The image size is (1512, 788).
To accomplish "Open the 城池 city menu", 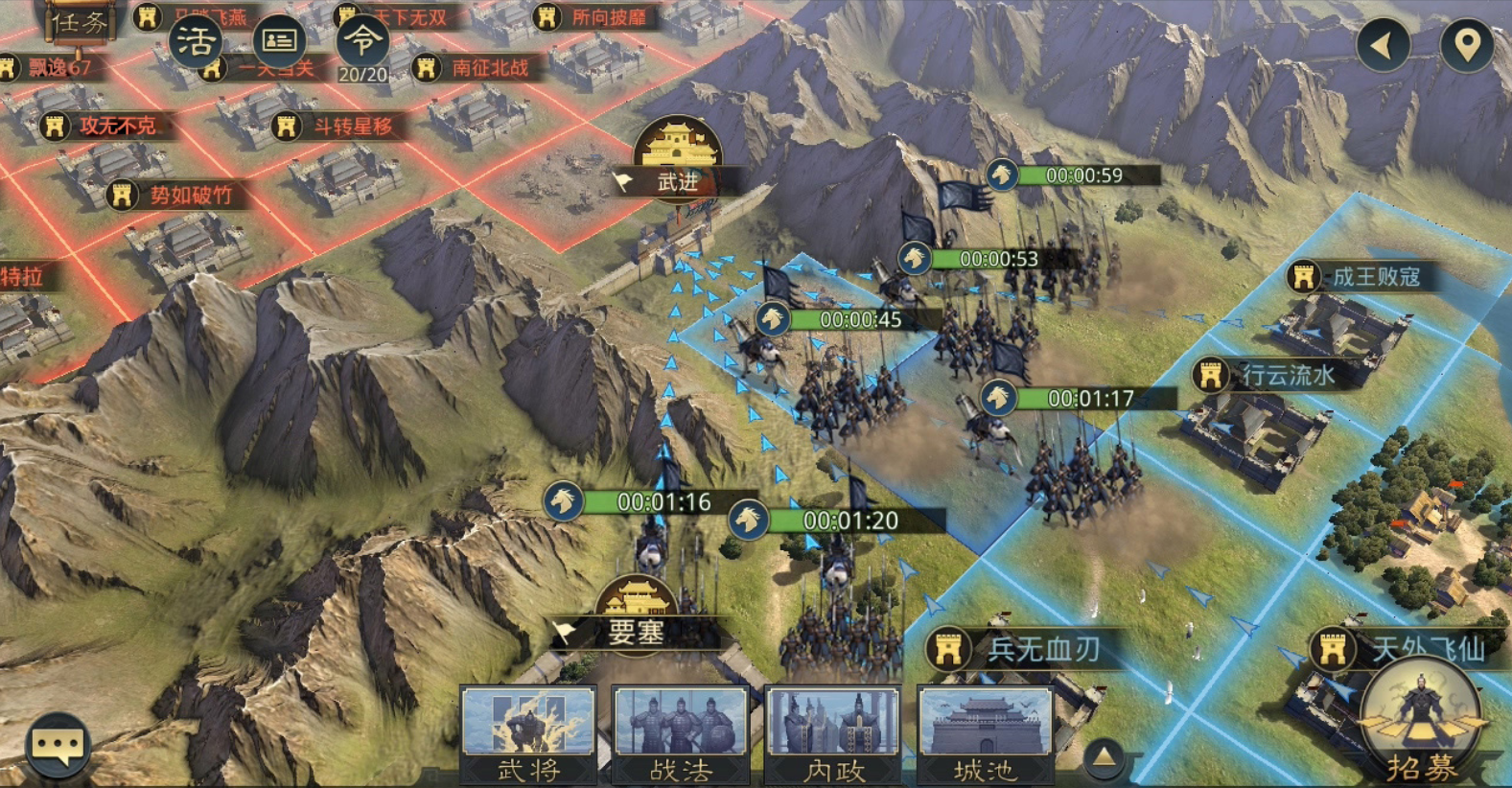I will 985,734.
